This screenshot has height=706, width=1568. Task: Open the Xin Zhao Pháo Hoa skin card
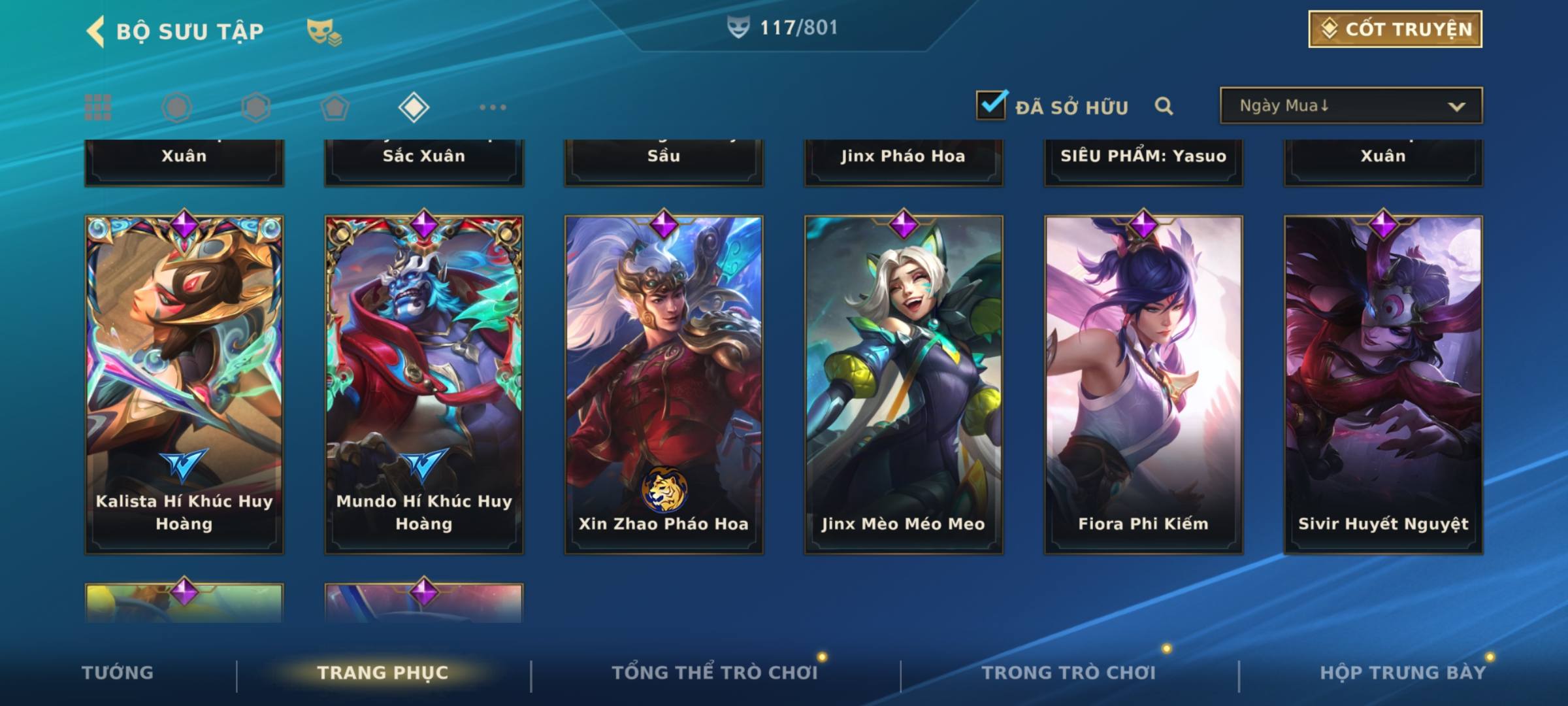(x=664, y=384)
